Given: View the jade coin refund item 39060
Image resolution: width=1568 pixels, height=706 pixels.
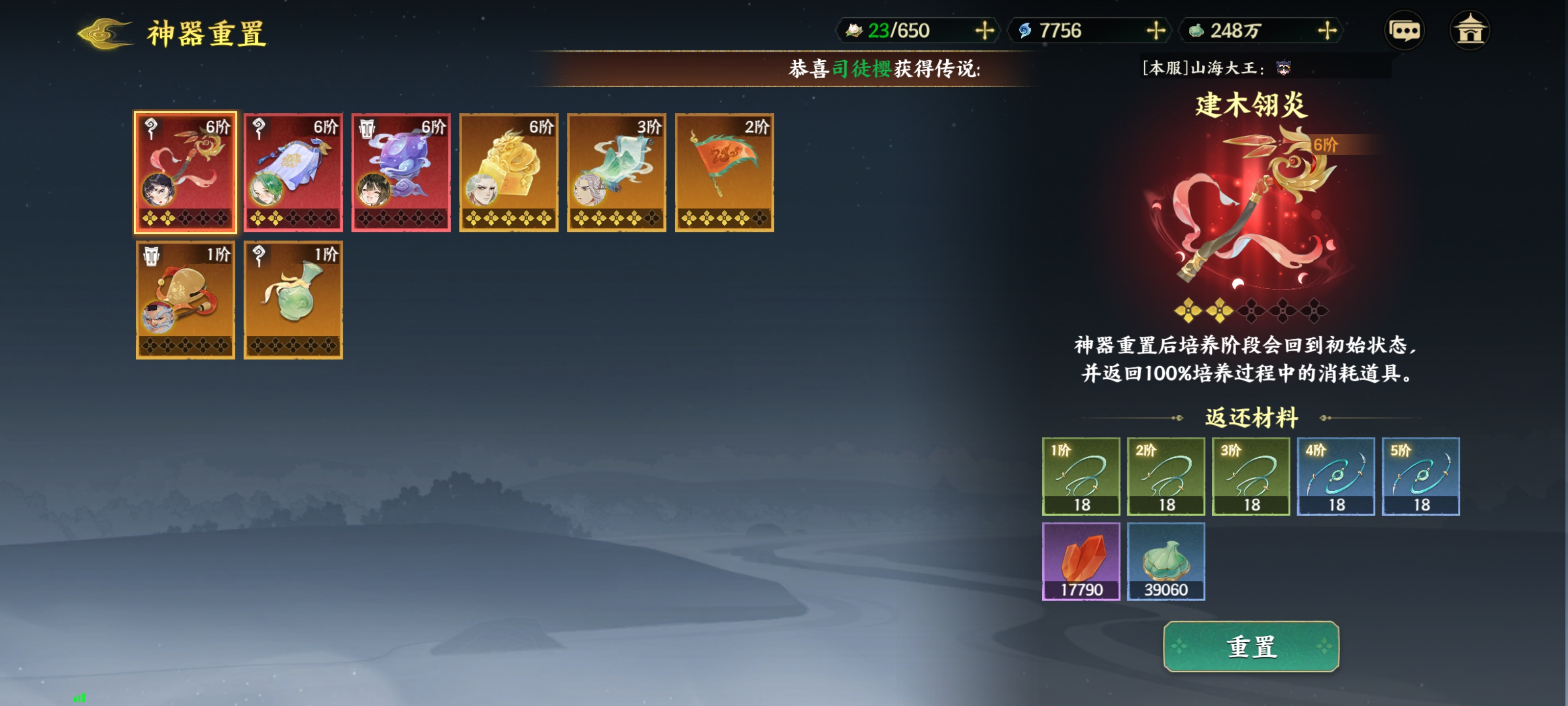Looking at the screenshot, I should (x=1166, y=561).
